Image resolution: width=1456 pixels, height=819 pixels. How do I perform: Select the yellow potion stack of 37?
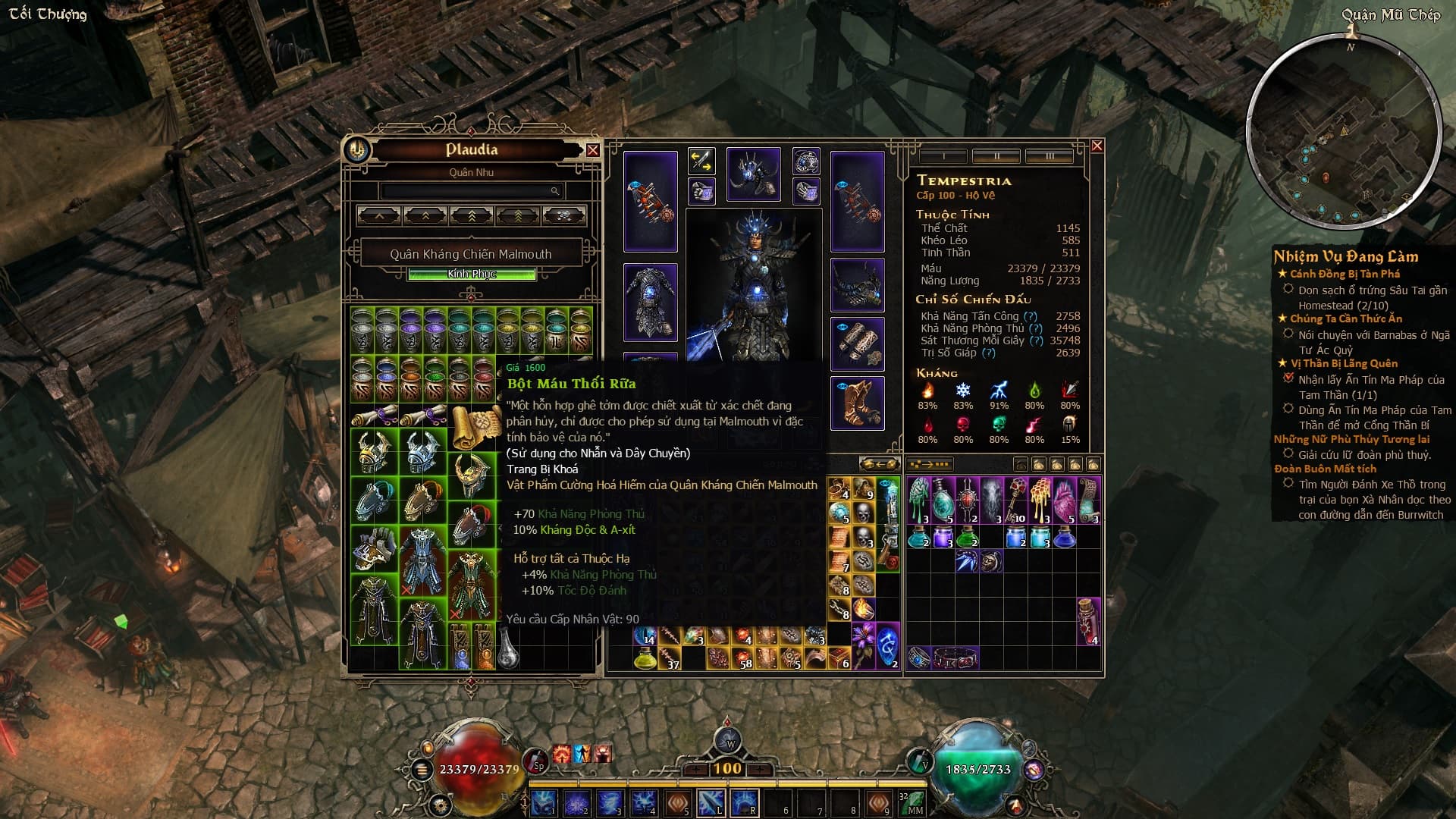645,659
